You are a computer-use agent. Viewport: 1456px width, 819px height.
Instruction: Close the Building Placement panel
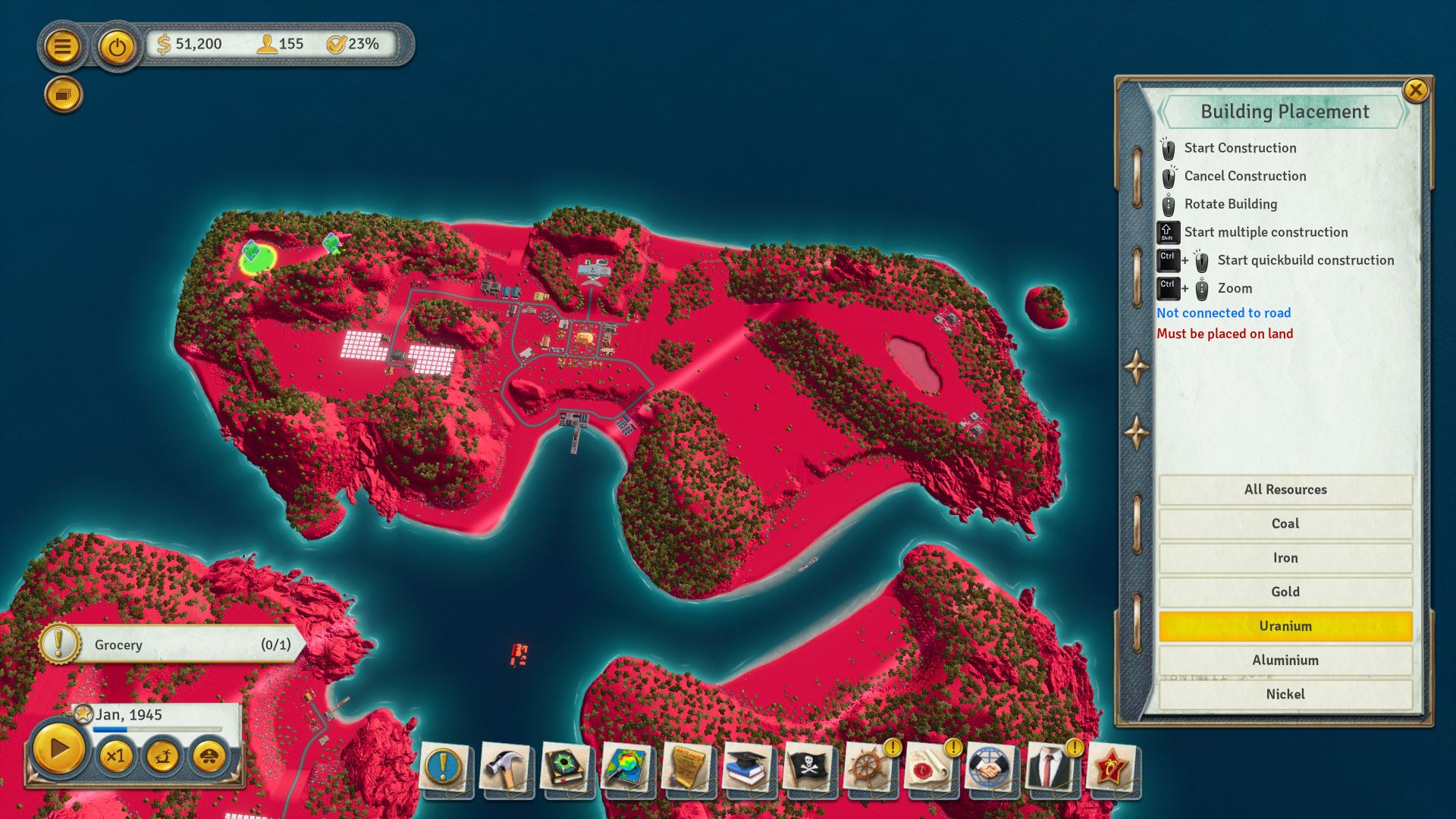(x=1415, y=90)
